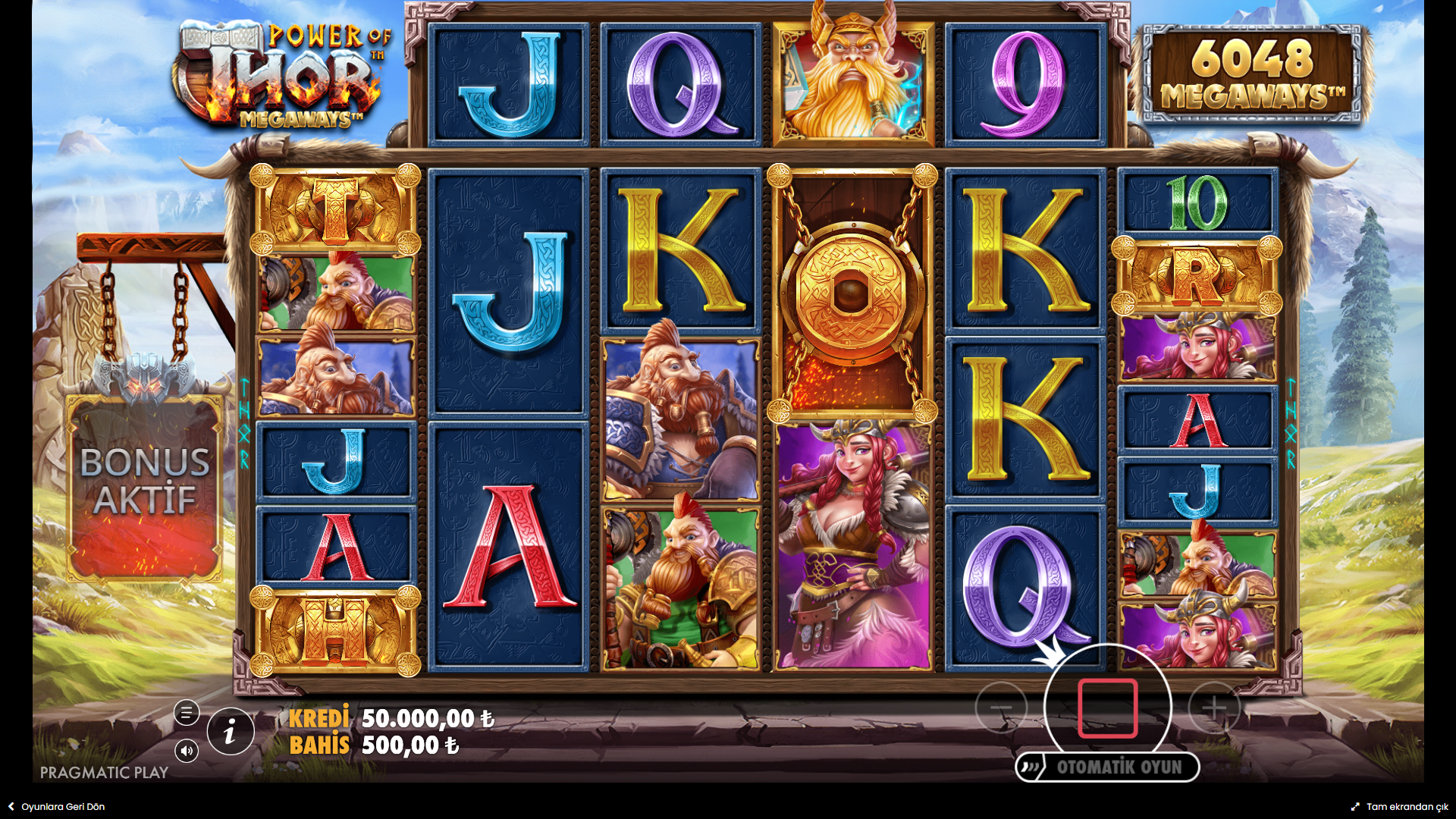
Task: Toggle the game sound speaker icon
Action: point(187,751)
